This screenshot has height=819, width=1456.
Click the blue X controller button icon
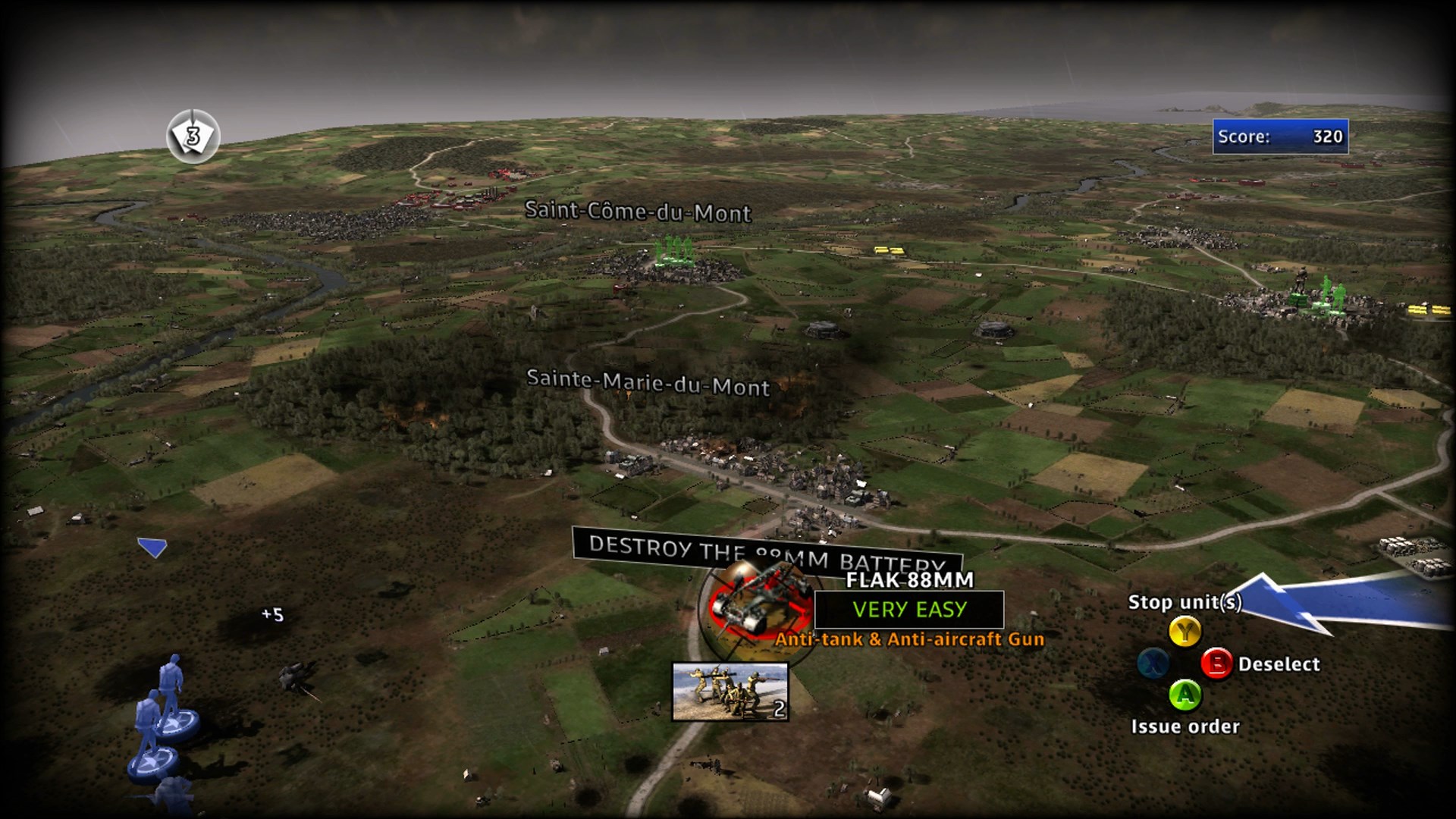coord(1151,663)
